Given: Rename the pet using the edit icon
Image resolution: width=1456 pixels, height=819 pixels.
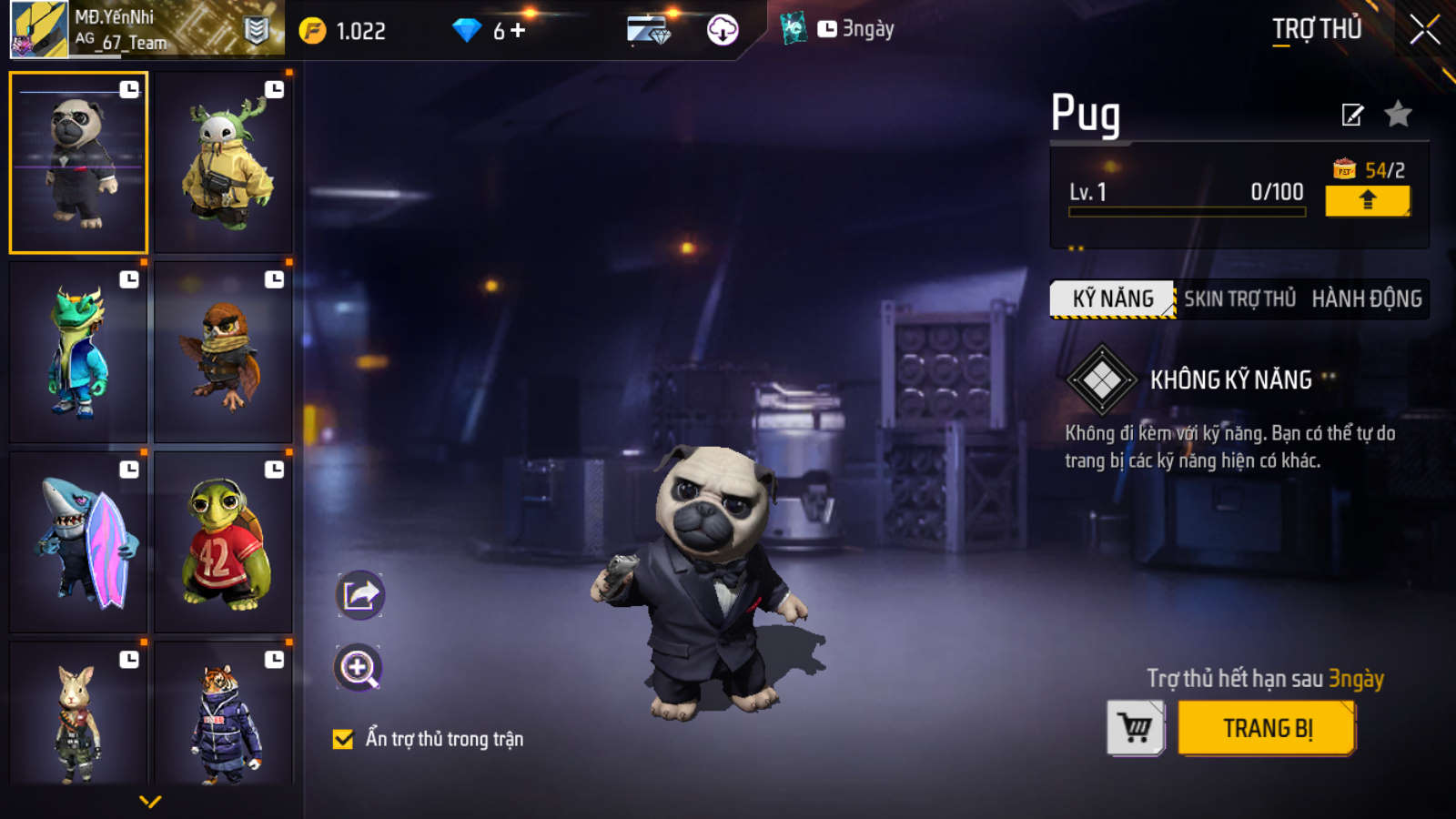Looking at the screenshot, I should tap(1352, 115).
